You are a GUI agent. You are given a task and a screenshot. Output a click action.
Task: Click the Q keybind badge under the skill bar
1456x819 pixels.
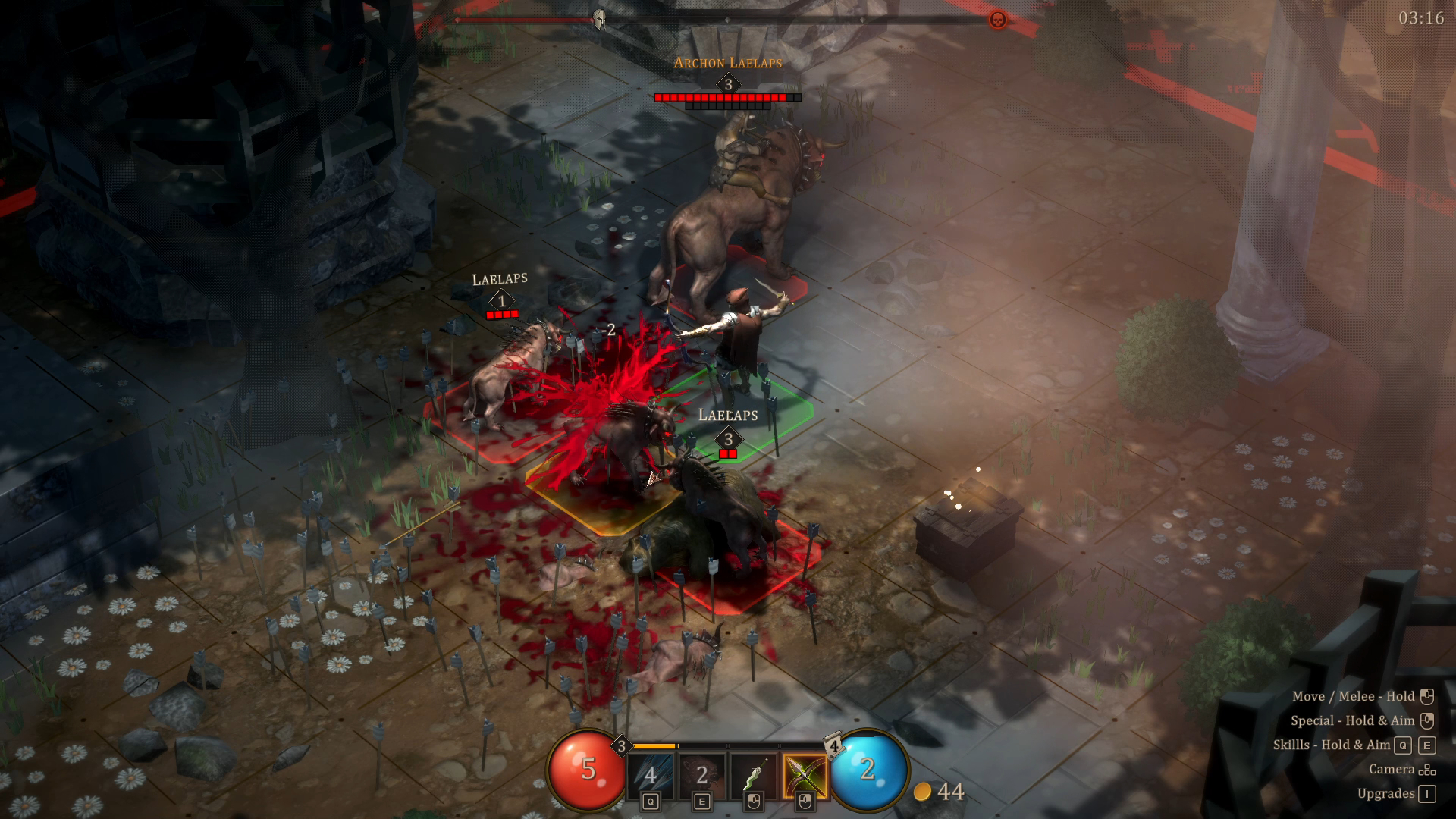(x=650, y=802)
